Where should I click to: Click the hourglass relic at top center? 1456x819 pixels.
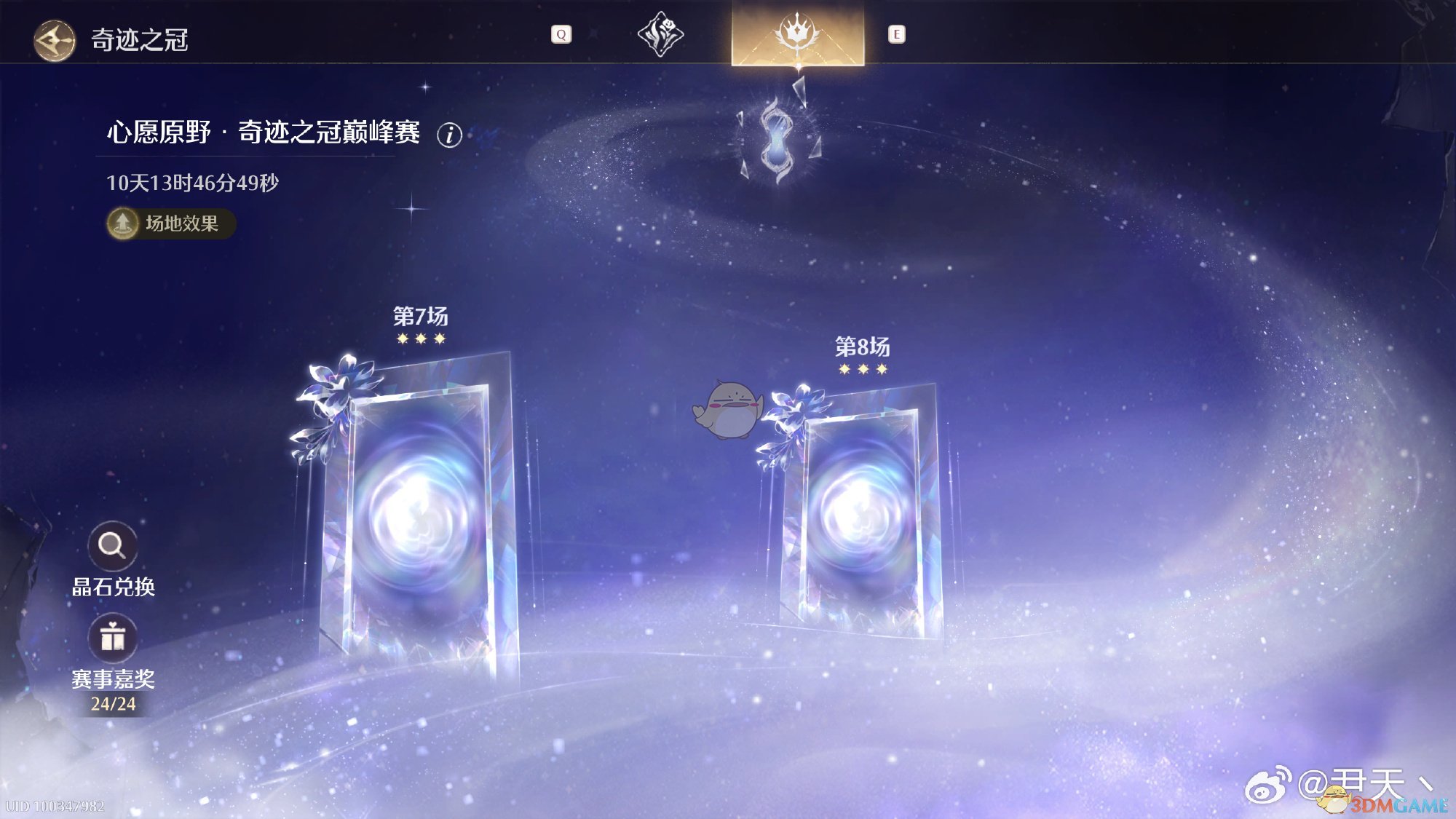(x=776, y=138)
